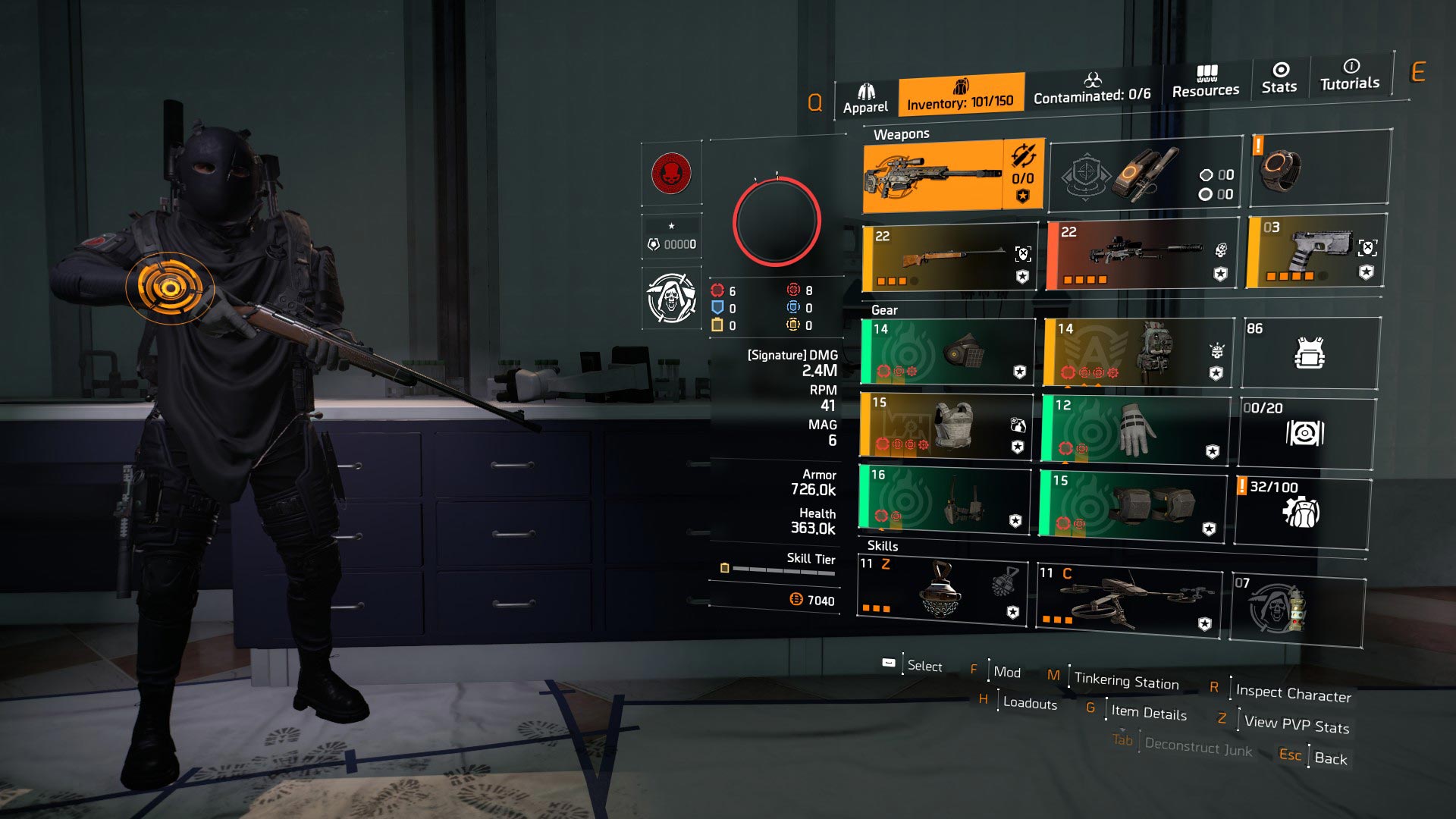Open the armor kits slot showing 86
The height and width of the screenshot is (819, 1456).
pyautogui.click(x=1310, y=353)
